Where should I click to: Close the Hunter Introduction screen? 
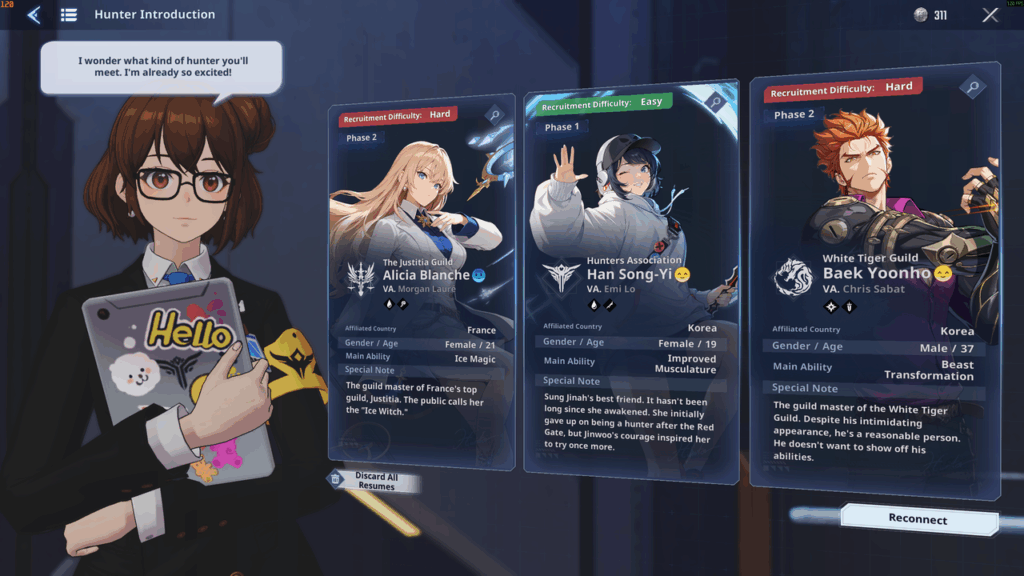(x=990, y=15)
